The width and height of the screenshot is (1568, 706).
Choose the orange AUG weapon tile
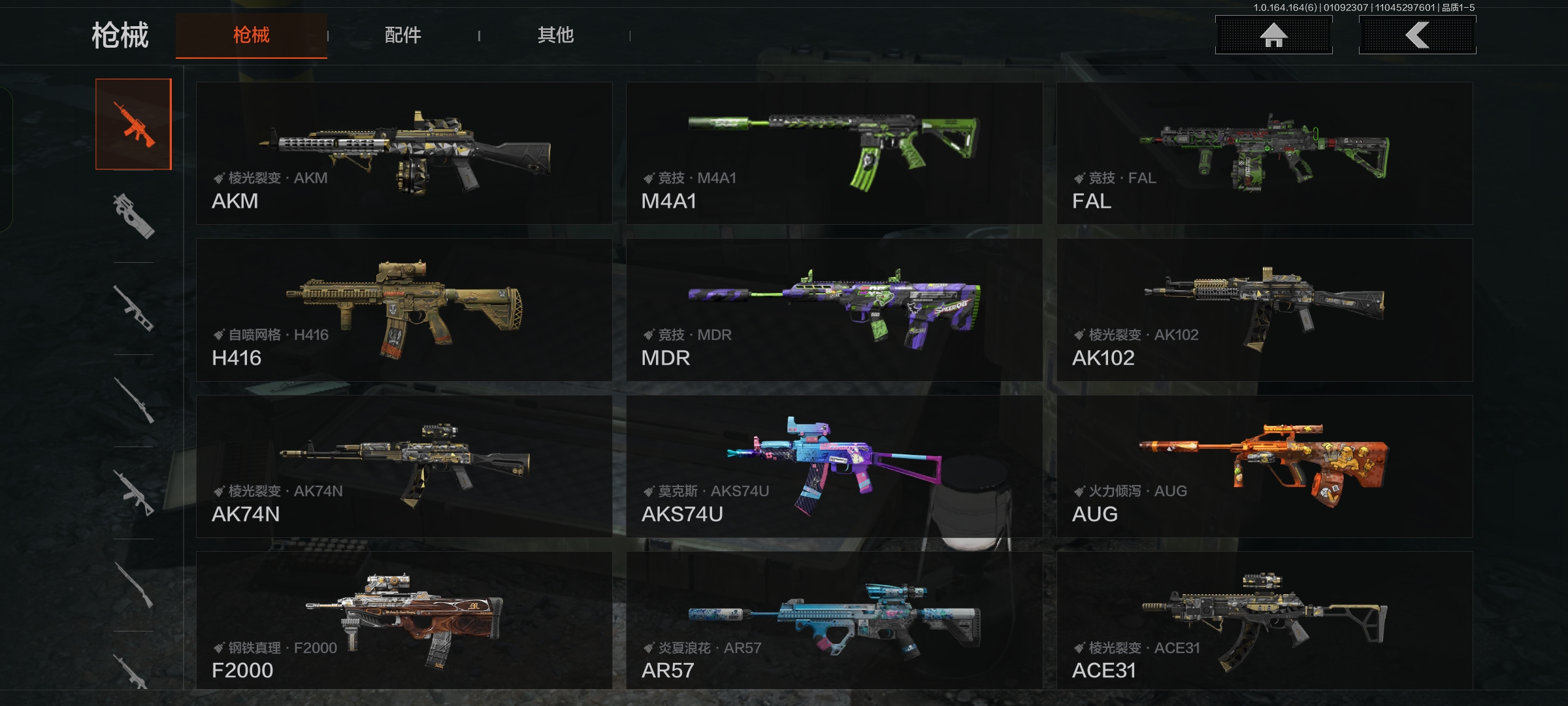(x=1264, y=466)
